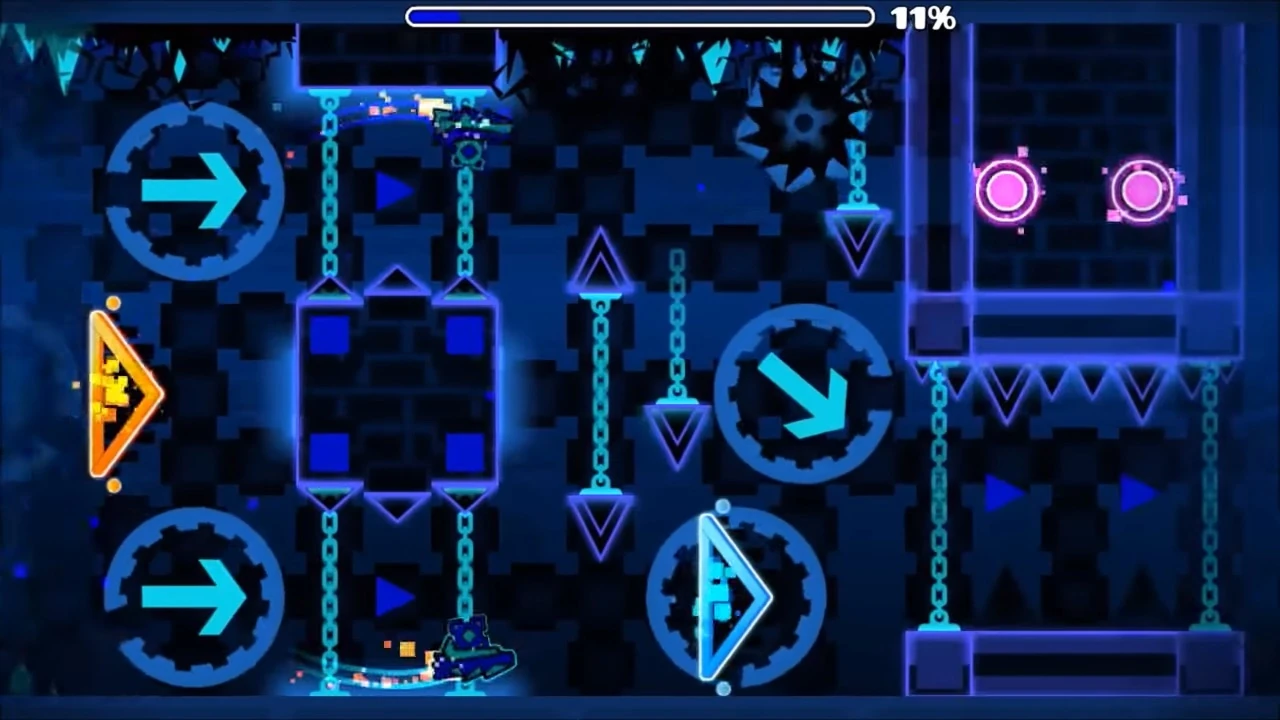Click the orange dot above the orange arrow
1280x720 pixels.
113,303
